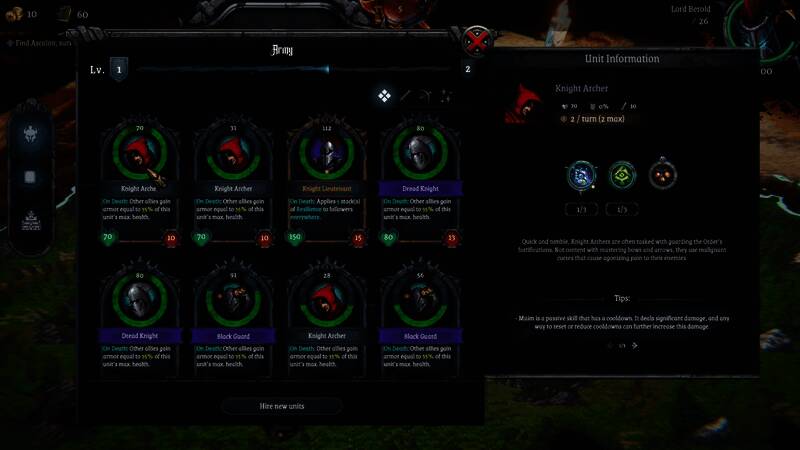The image size is (800, 450).
Task: Inspect the blue orb skill icon
Action: (581, 176)
